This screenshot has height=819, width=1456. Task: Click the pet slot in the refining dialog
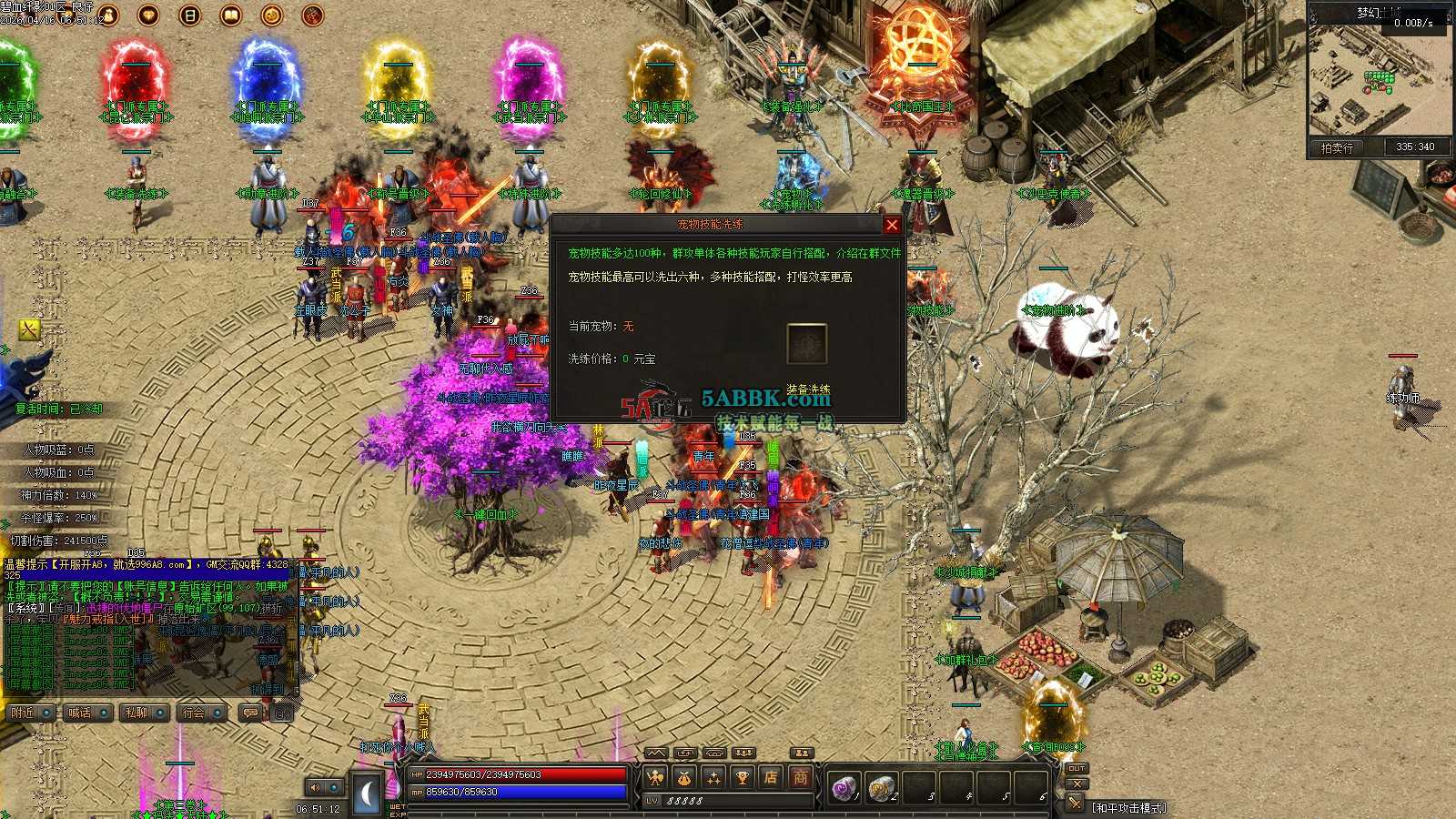[806, 344]
